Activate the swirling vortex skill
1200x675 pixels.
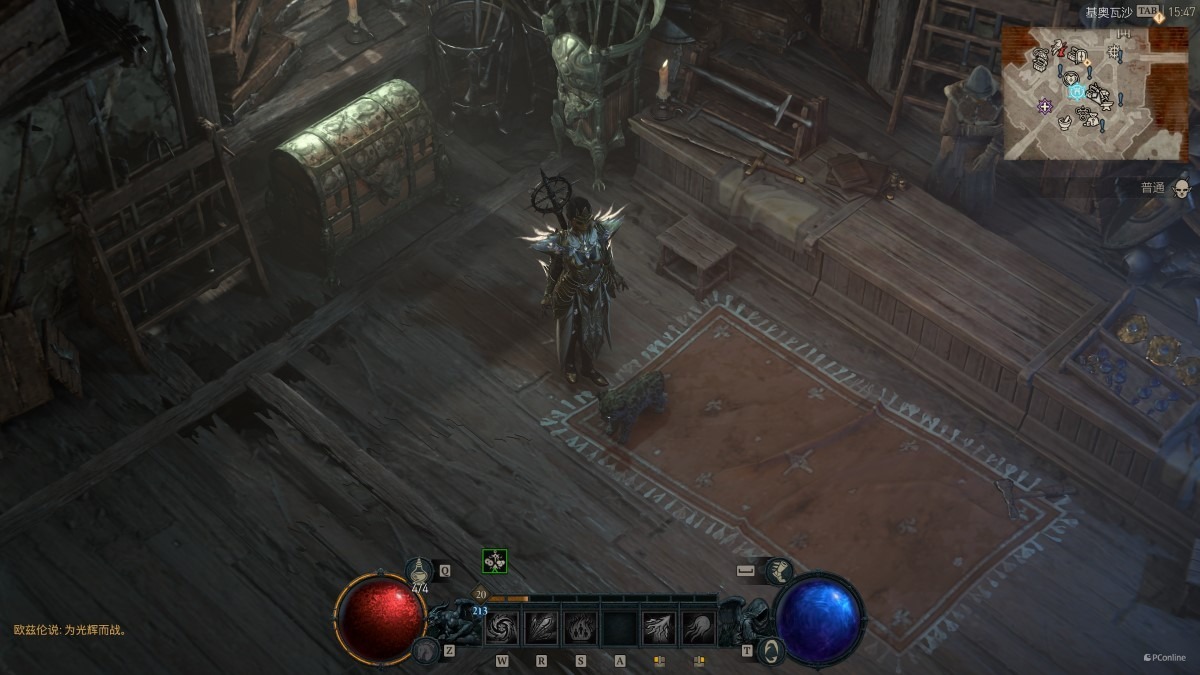(x=501, y=628)
